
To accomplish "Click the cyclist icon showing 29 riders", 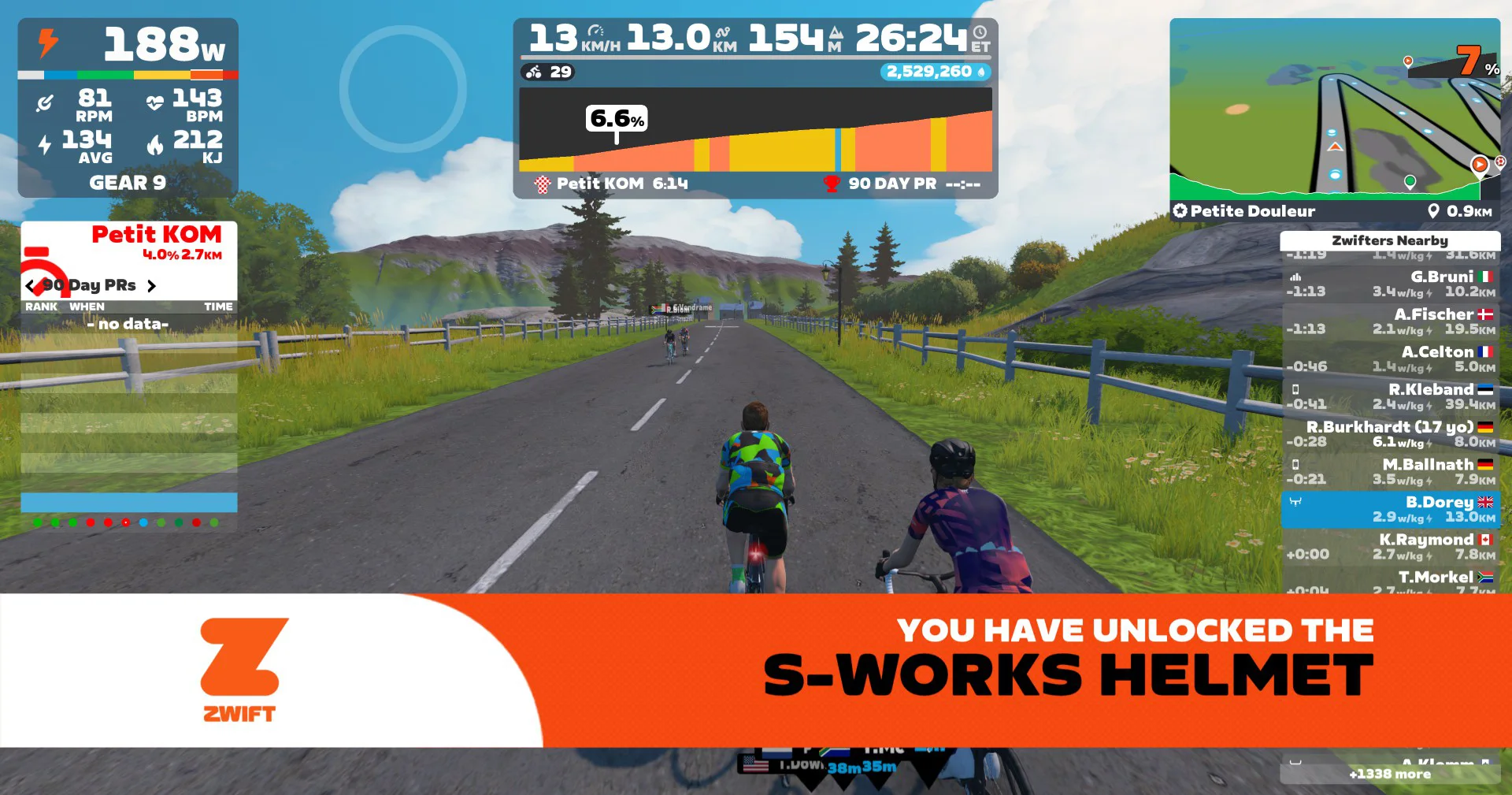I will [x=534, y=72].
